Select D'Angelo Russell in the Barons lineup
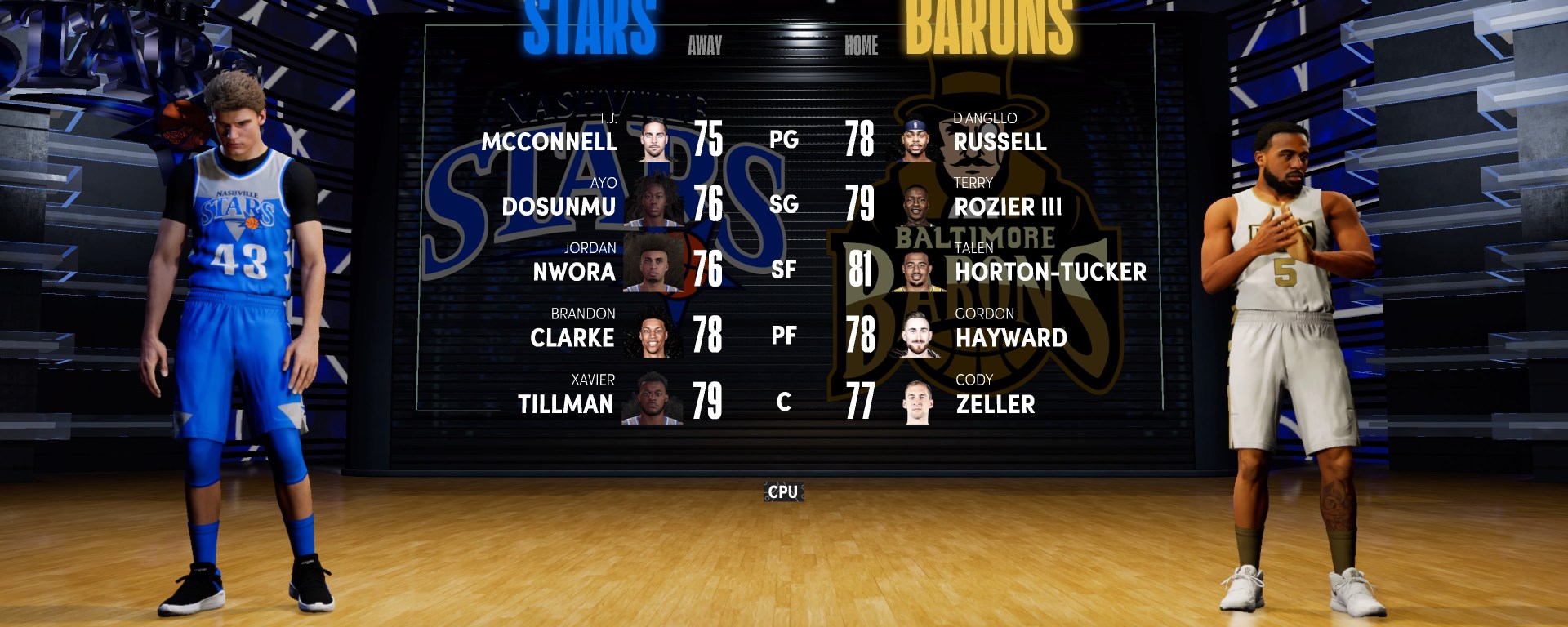 tap(1000, 141)
